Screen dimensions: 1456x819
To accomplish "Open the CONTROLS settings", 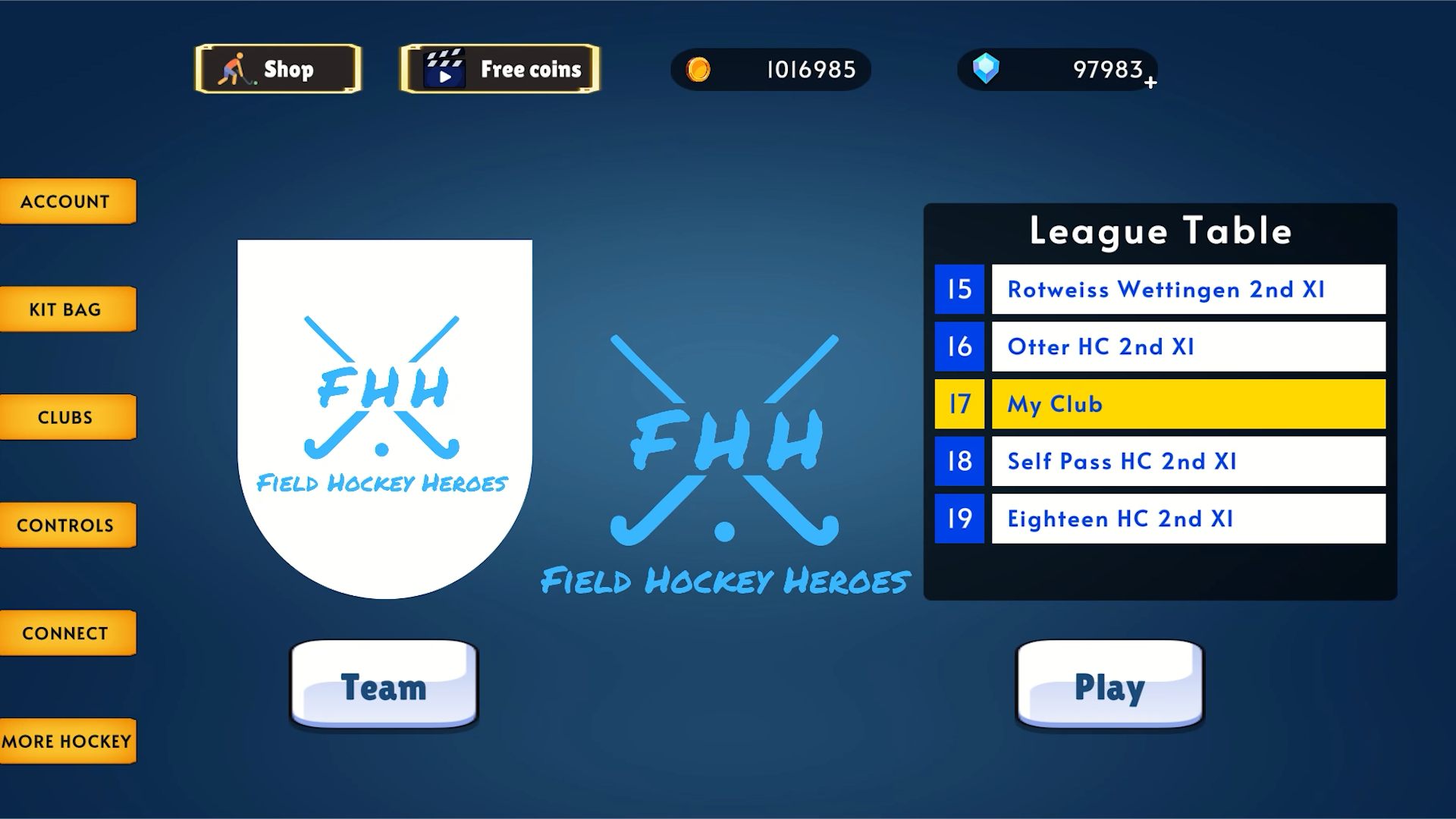I will (67, 524).
